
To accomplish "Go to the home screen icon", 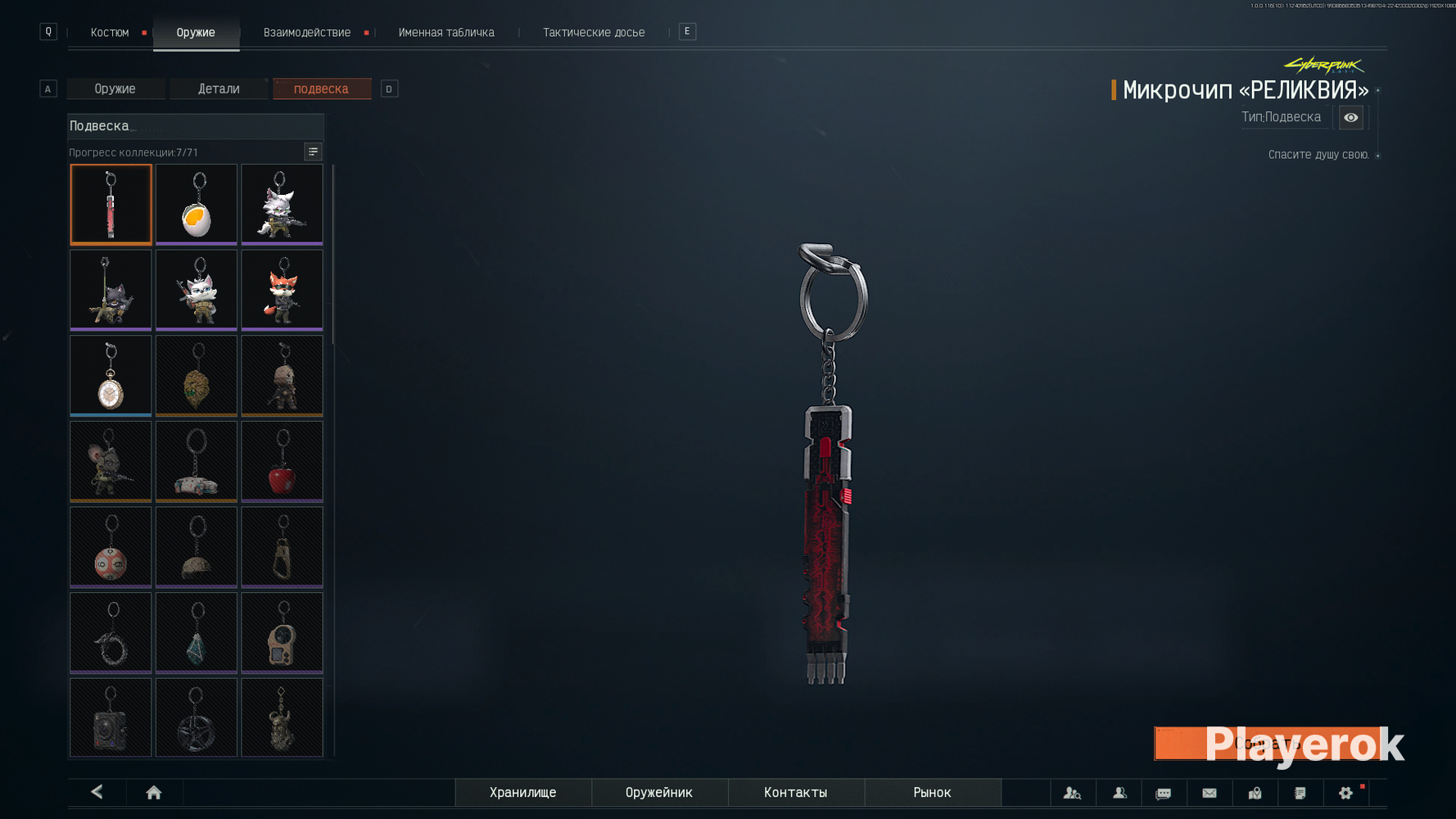I will tap(153, 792).
